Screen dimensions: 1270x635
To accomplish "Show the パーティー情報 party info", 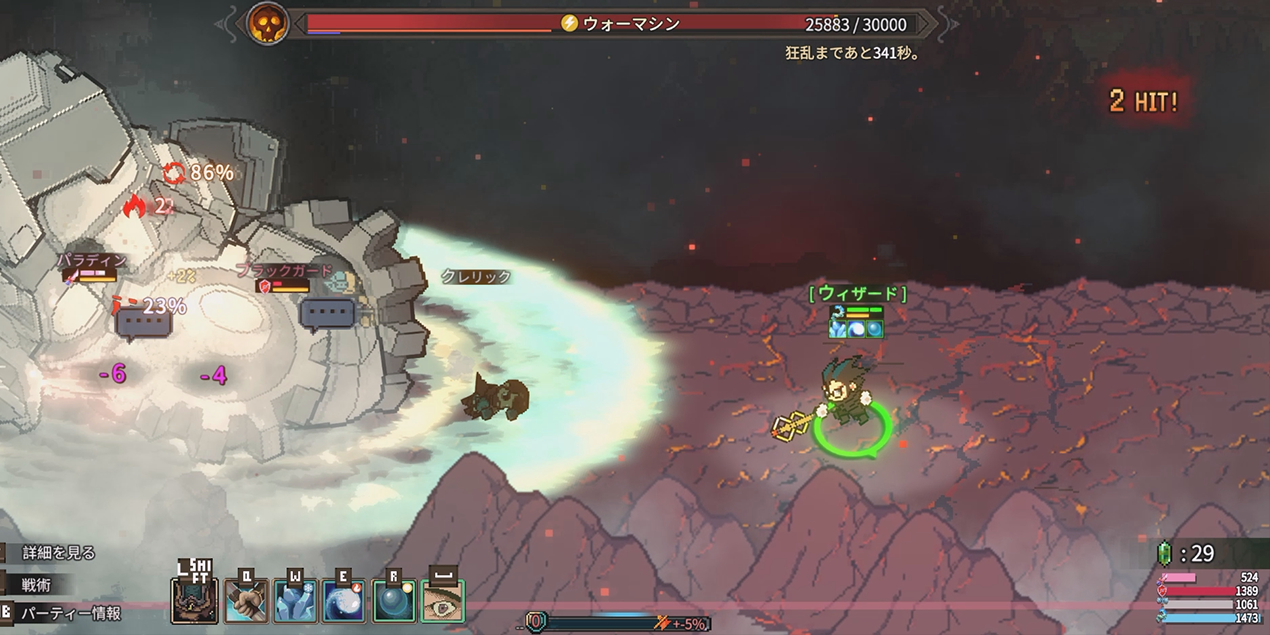I will (x=71, y=613).
